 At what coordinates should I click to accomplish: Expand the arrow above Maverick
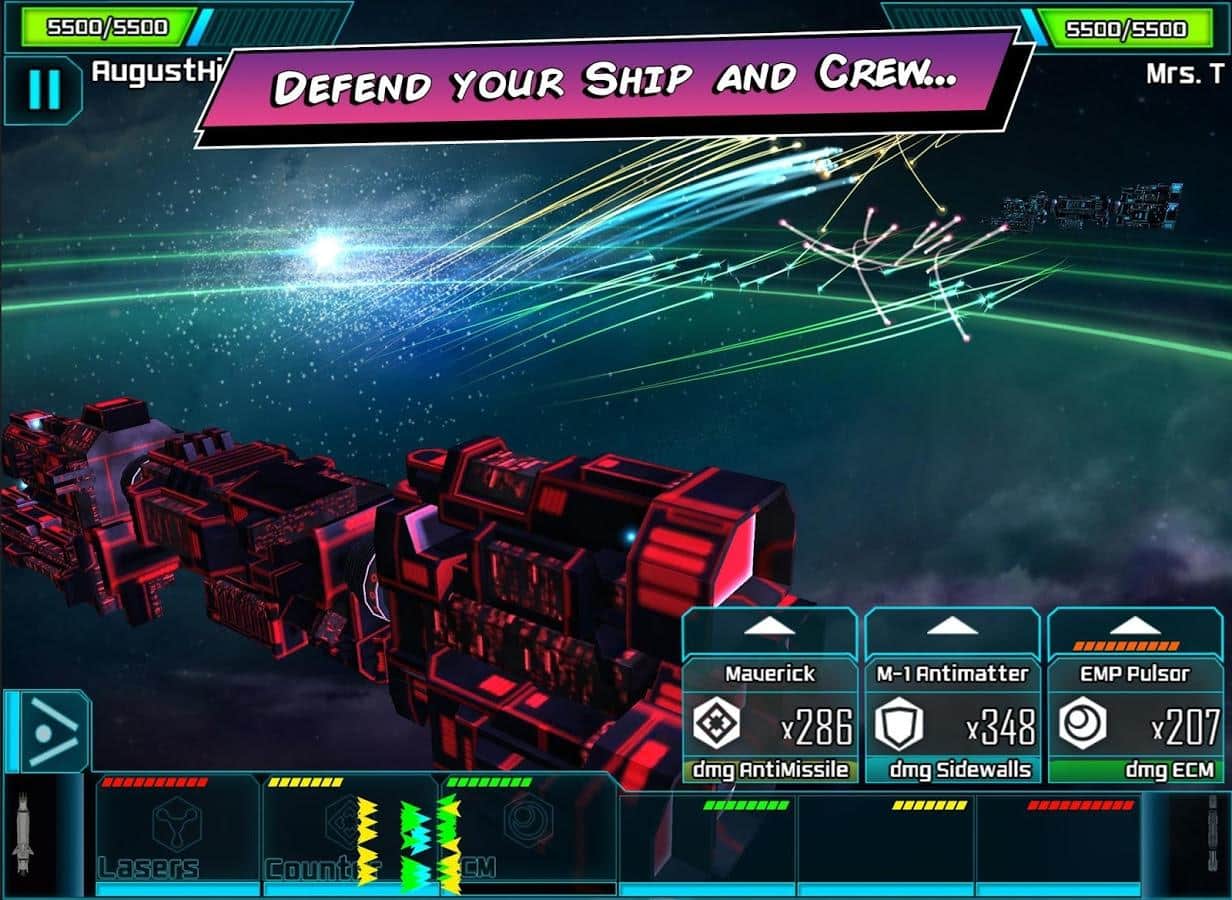[x=769, y=627]
